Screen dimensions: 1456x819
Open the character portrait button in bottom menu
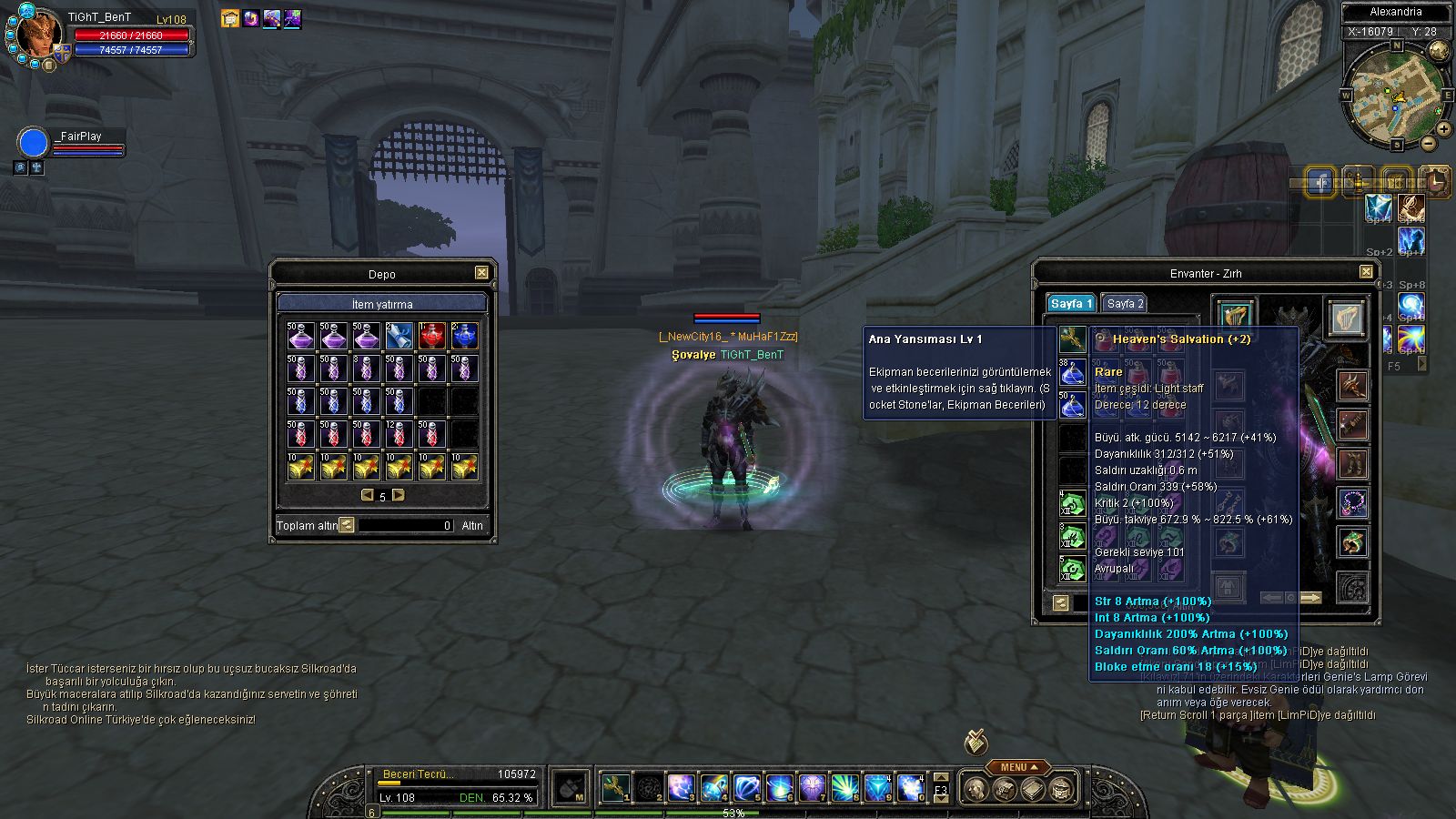(x=976, y=788)
